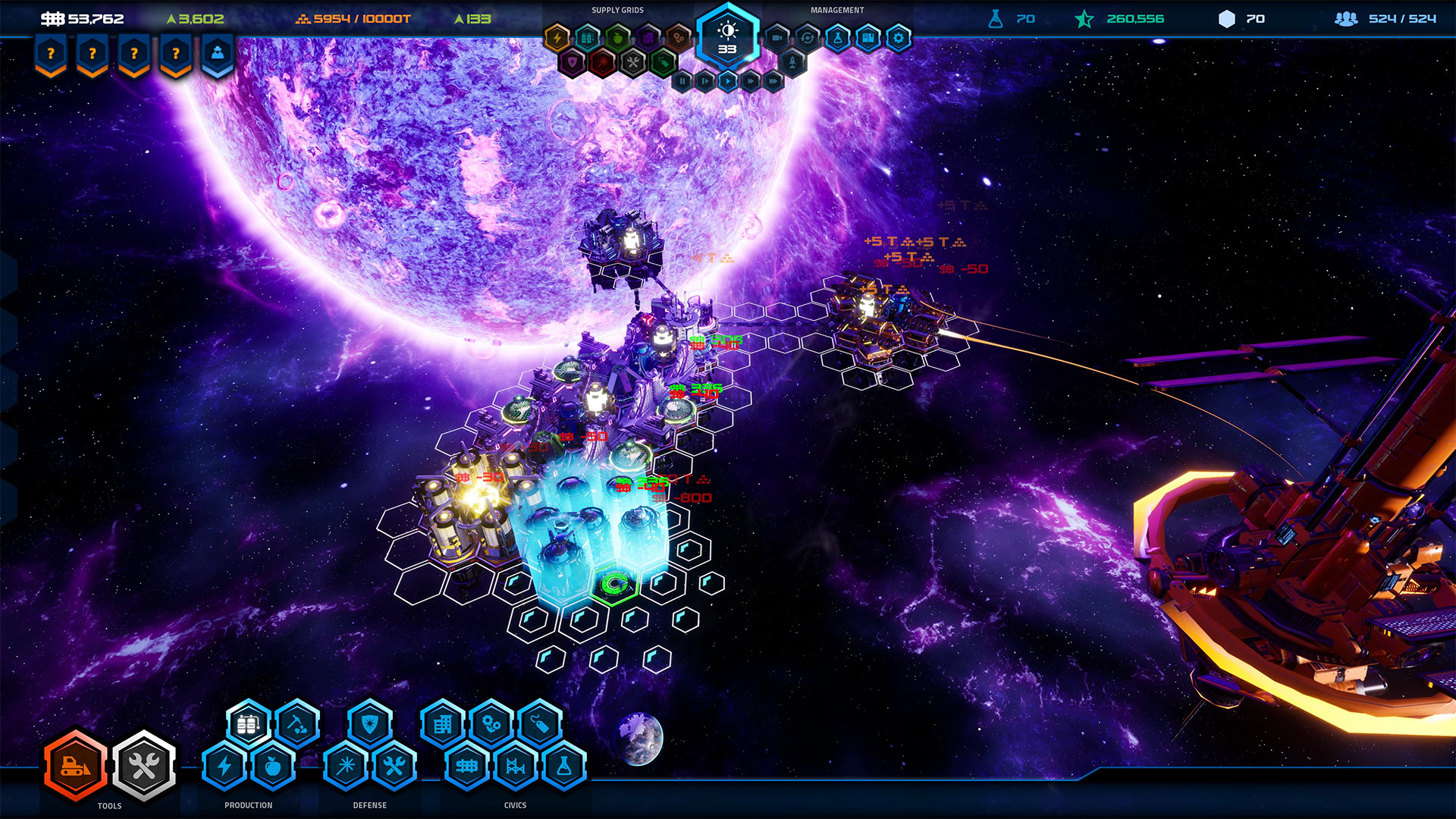Choose the grey wrench tool under Tools
This screenshot has width=1456, height=819.
(144, 766)
